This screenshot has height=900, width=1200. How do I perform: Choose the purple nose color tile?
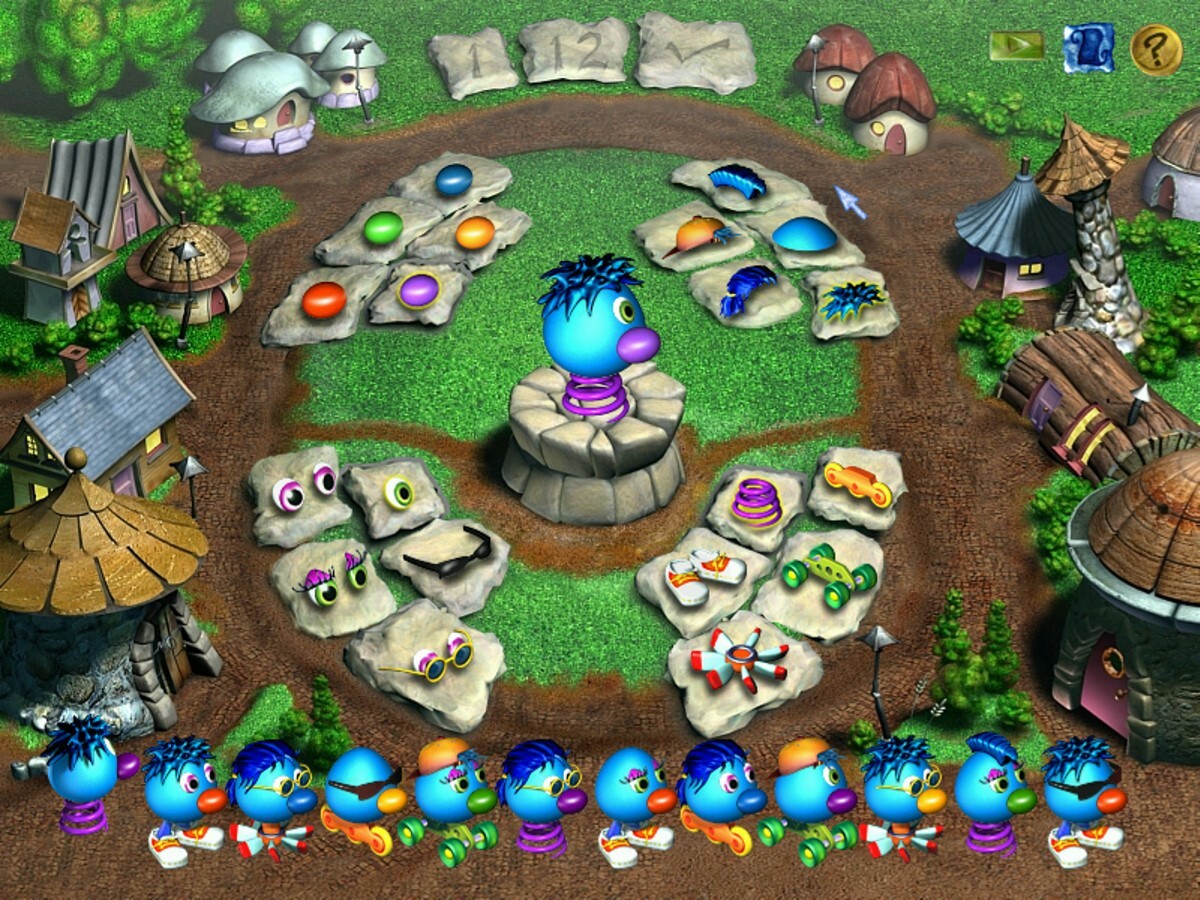418,290
